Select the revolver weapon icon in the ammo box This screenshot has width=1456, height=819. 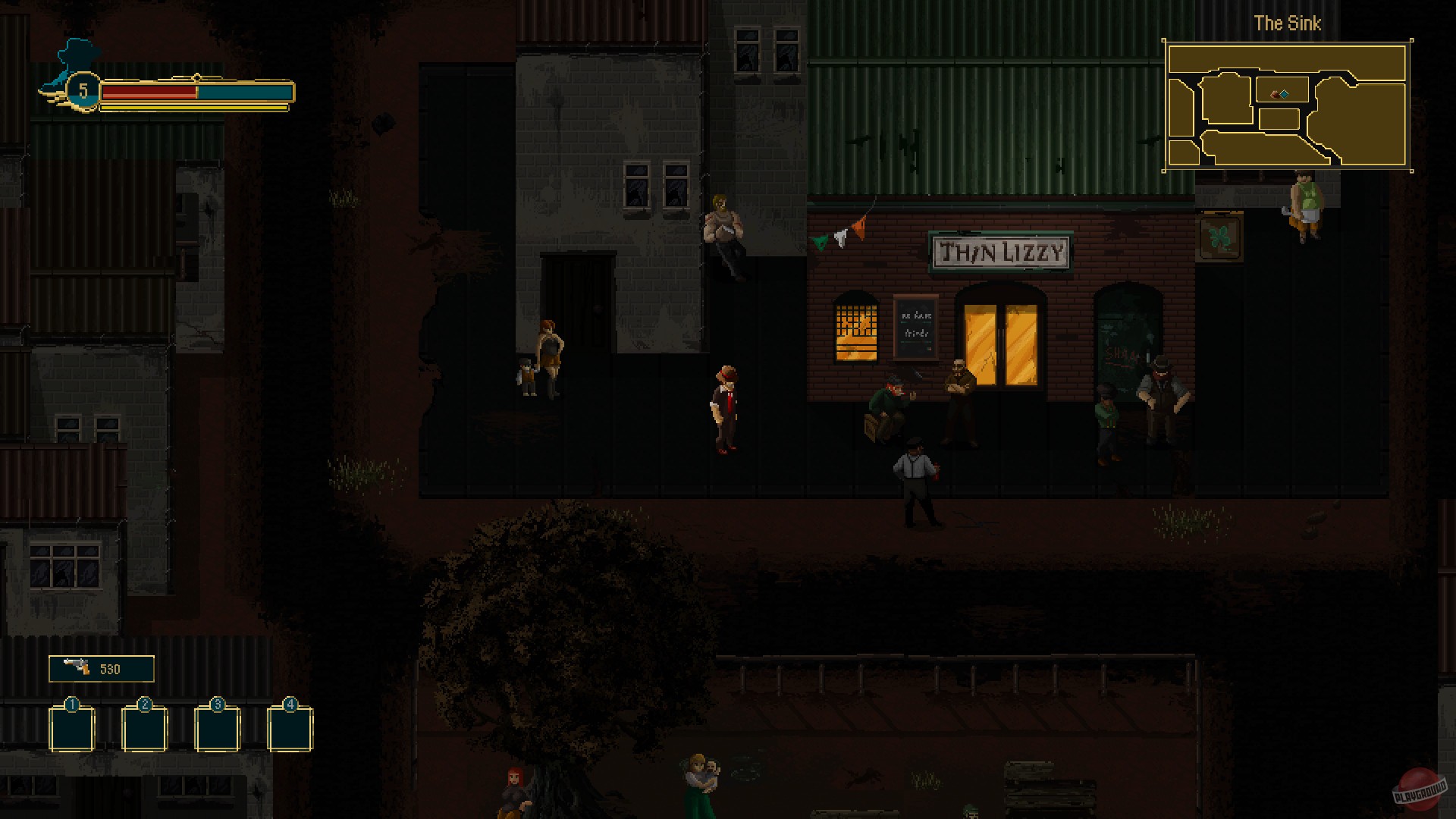(x=78, y=668)
